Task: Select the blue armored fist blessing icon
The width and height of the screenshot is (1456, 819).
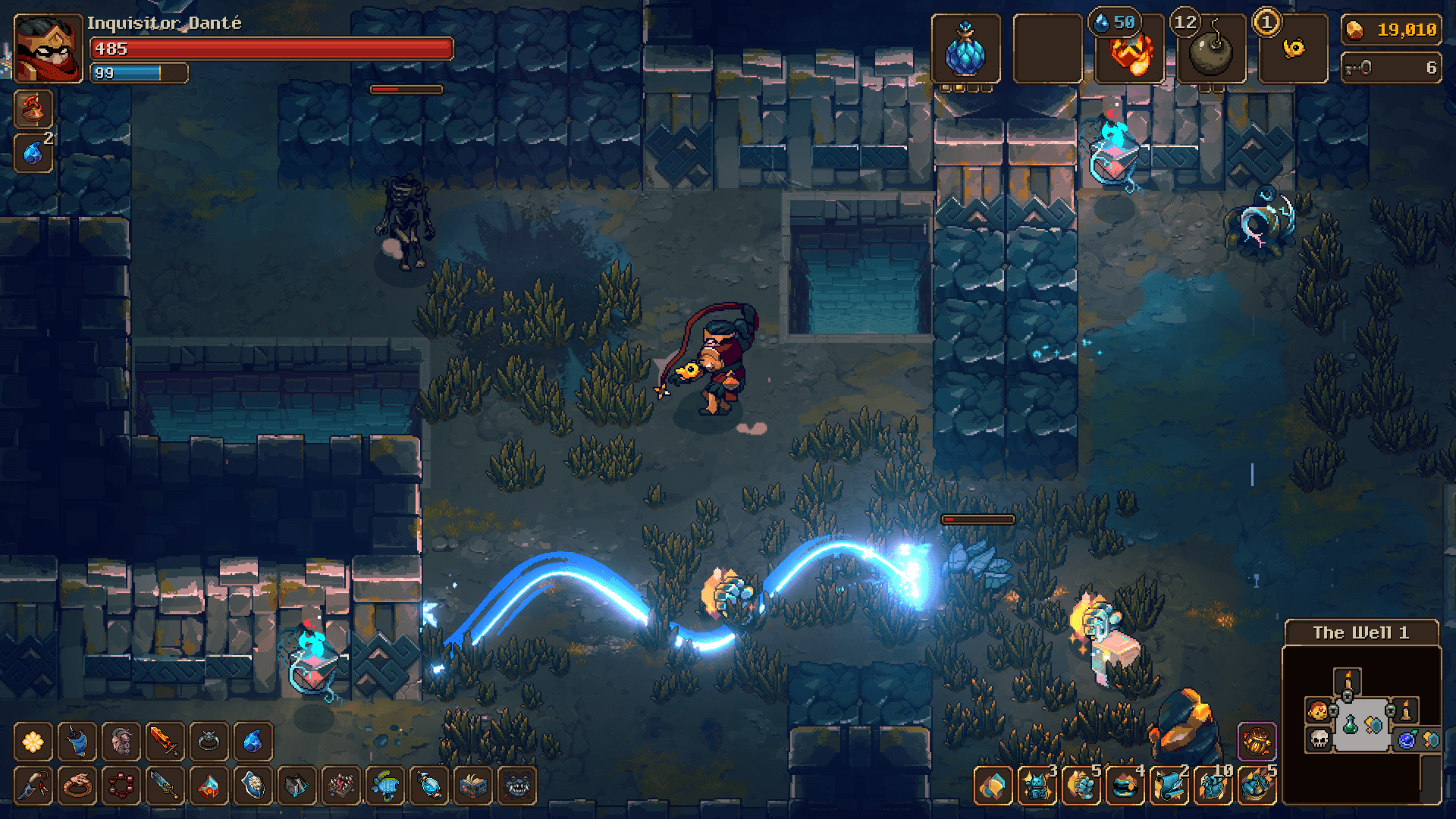Action: click(1081, 785)
